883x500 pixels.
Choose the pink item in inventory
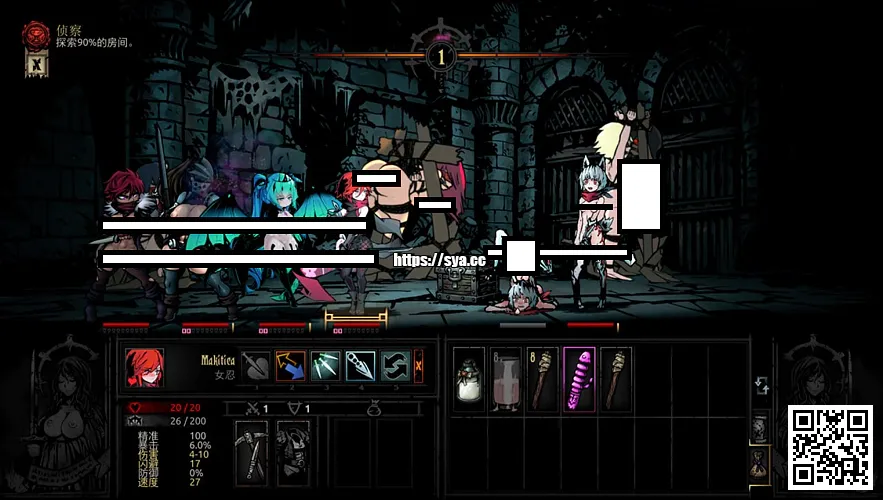pyautogui.click(x=579, y=381)
